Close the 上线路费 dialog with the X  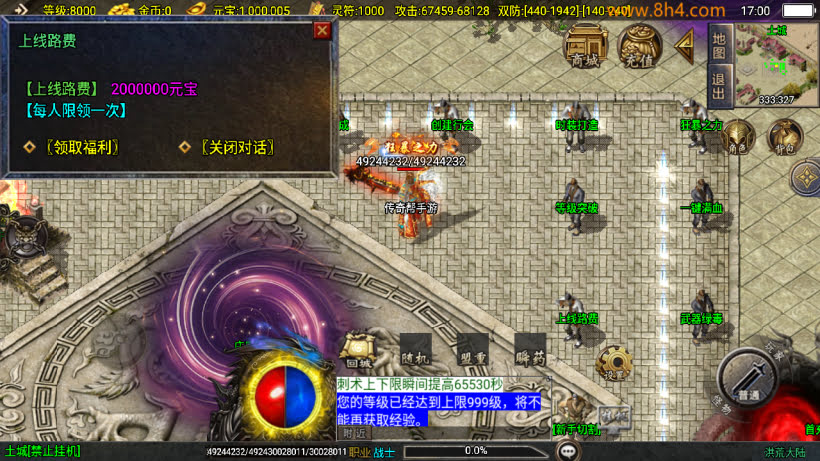click(x=322, y=30)
